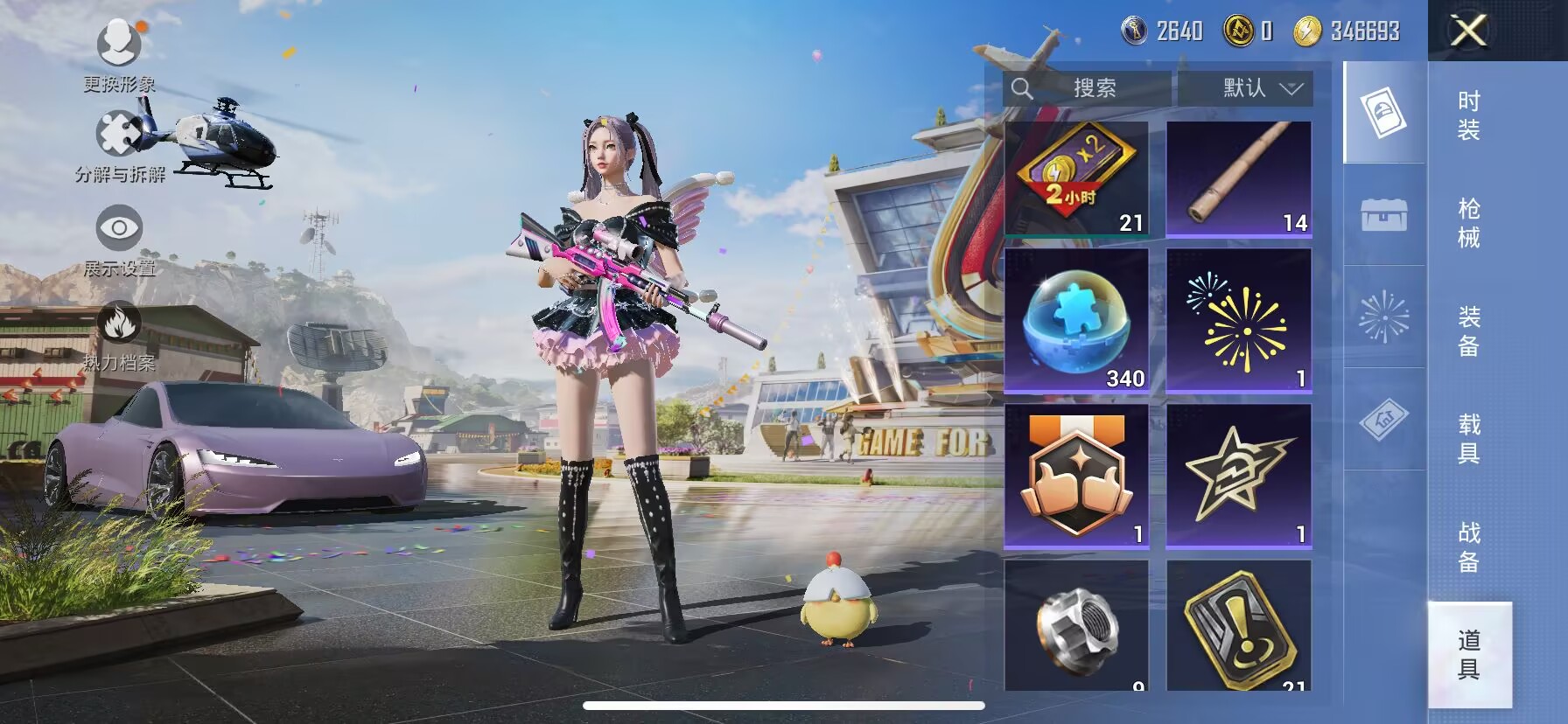Screen dimensions: 1568x724
Task: Select the x2 two-hour boost card item
Action: click(x=1076, y=179)
